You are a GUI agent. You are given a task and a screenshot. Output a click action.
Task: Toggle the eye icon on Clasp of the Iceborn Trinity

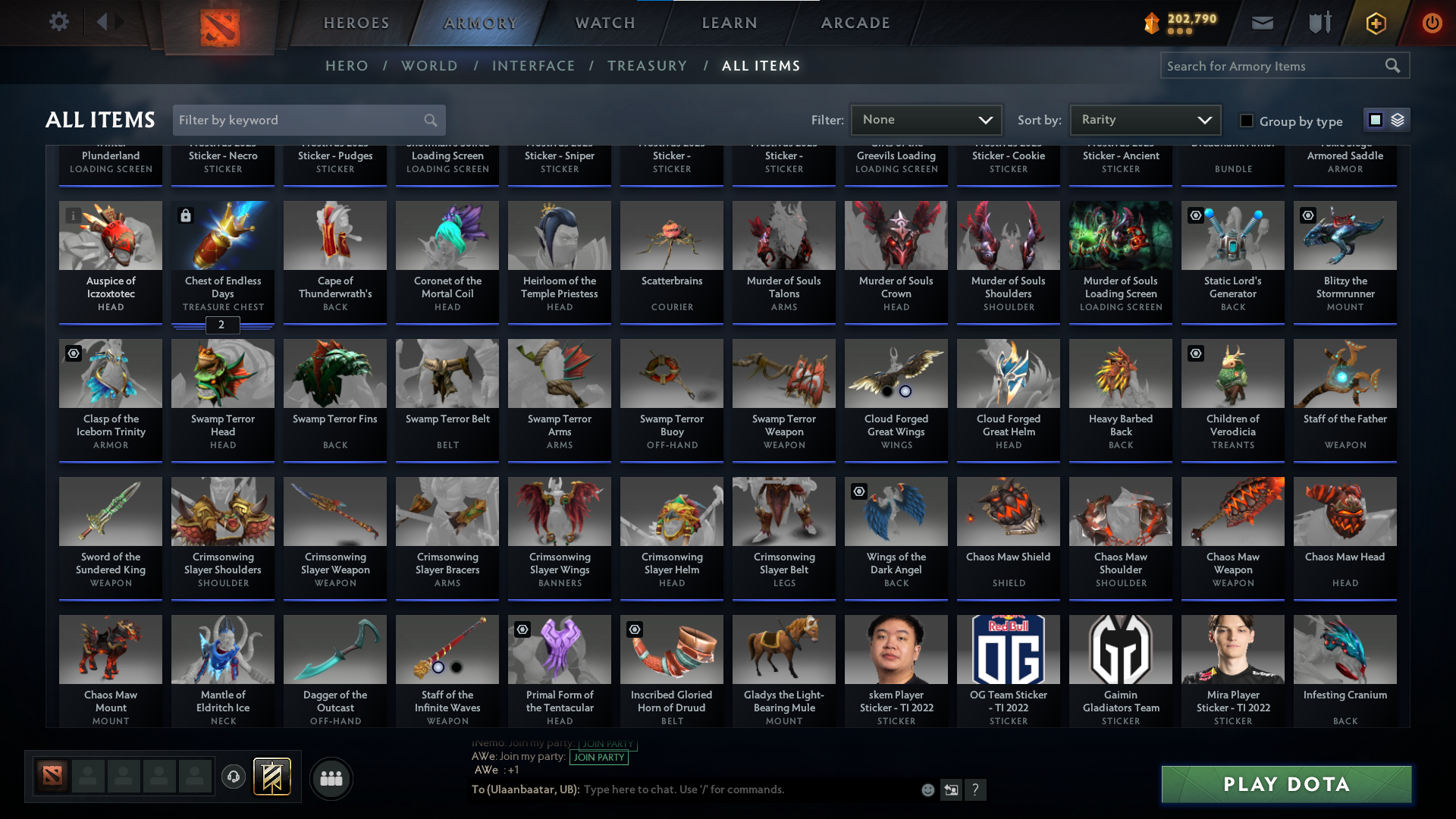74,353
